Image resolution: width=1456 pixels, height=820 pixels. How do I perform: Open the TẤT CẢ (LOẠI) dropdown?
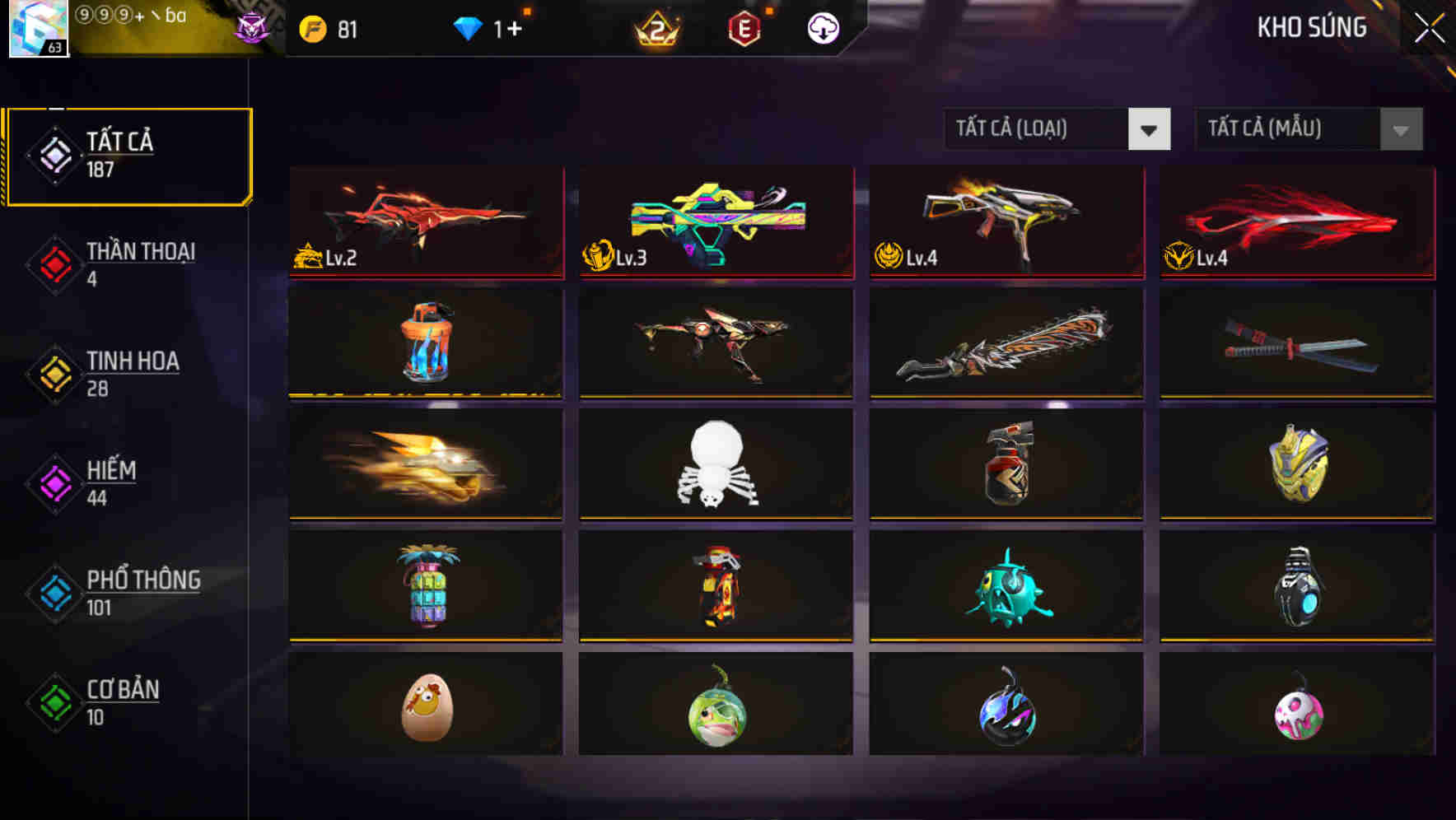click(1057, 129)
